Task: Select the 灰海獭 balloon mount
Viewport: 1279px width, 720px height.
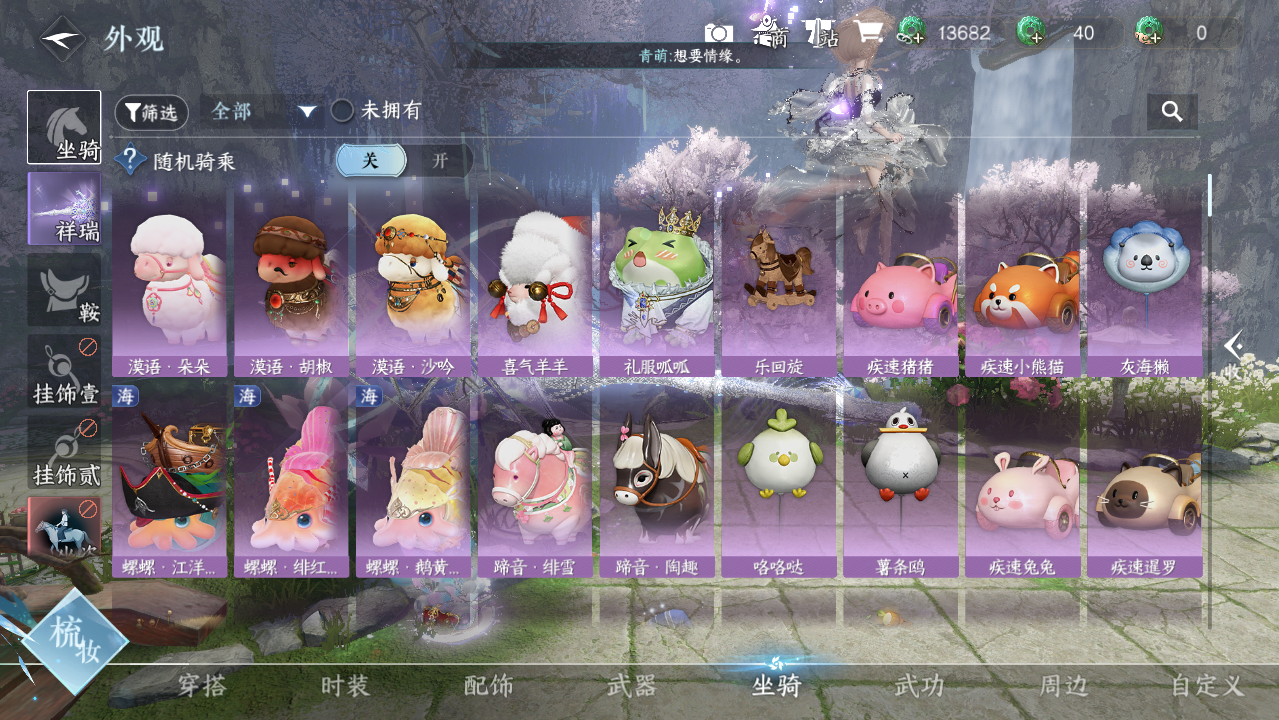Action: tap(1144, 285)
